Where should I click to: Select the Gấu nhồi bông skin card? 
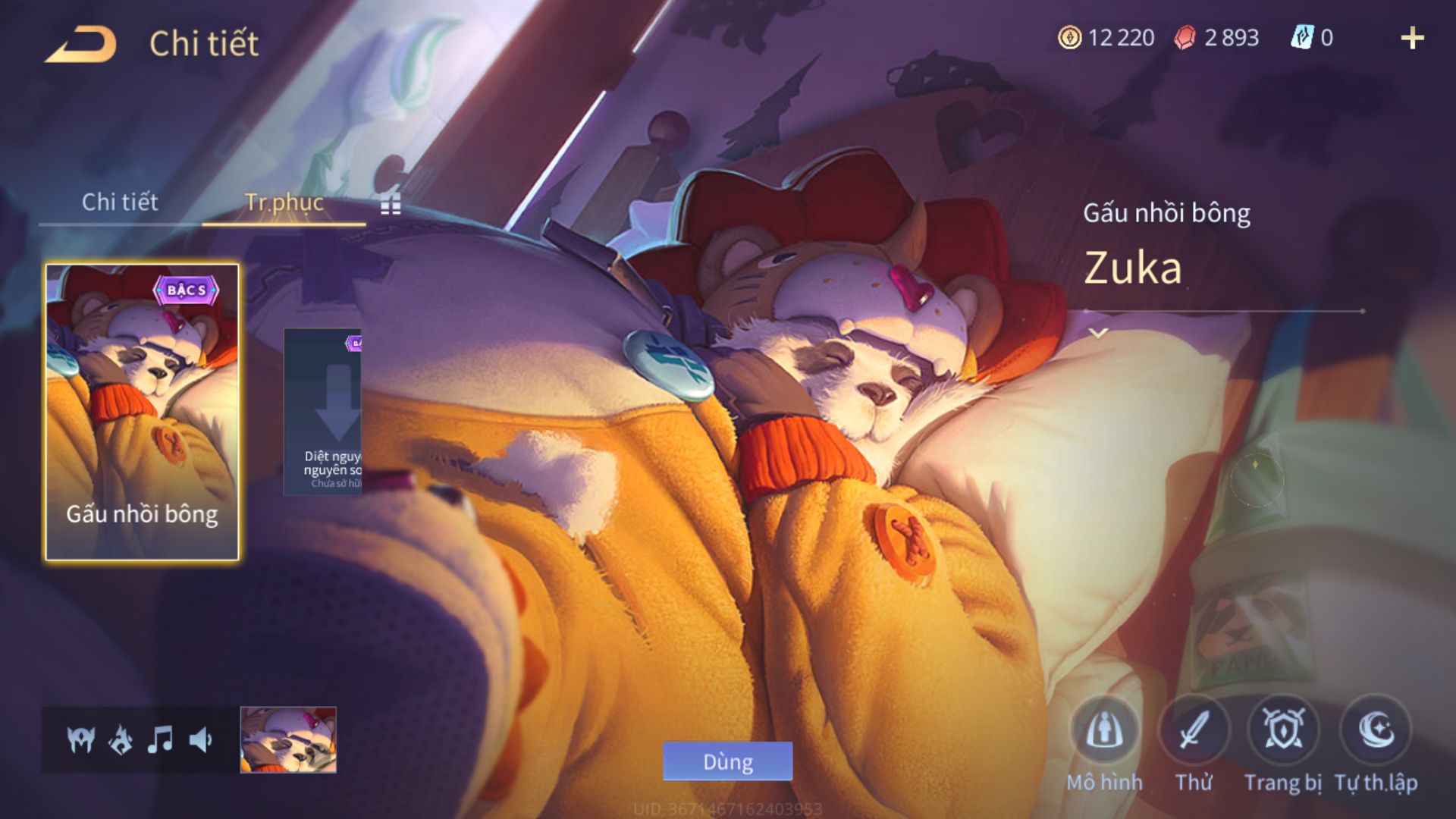[142, 412]
